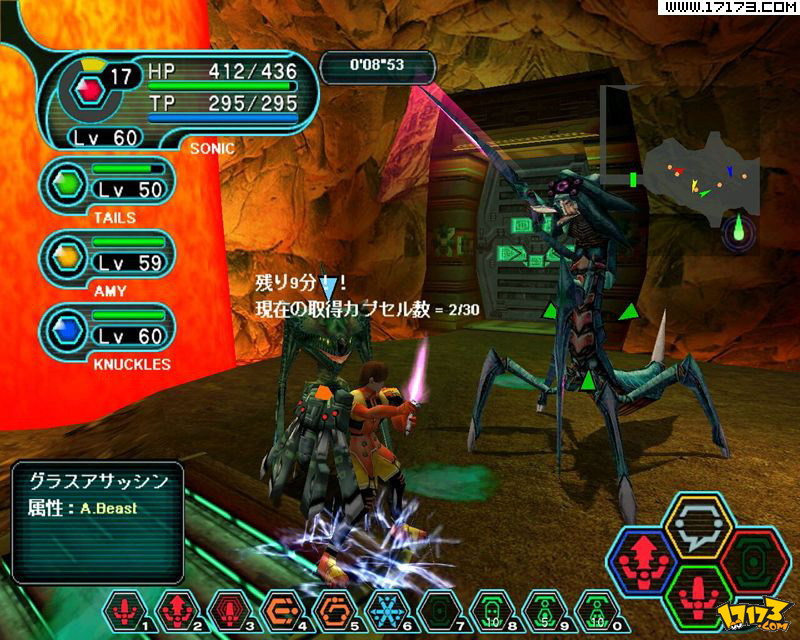Trigger the orange technique in slot 4

pyautogui.click(x=280, y=608)
